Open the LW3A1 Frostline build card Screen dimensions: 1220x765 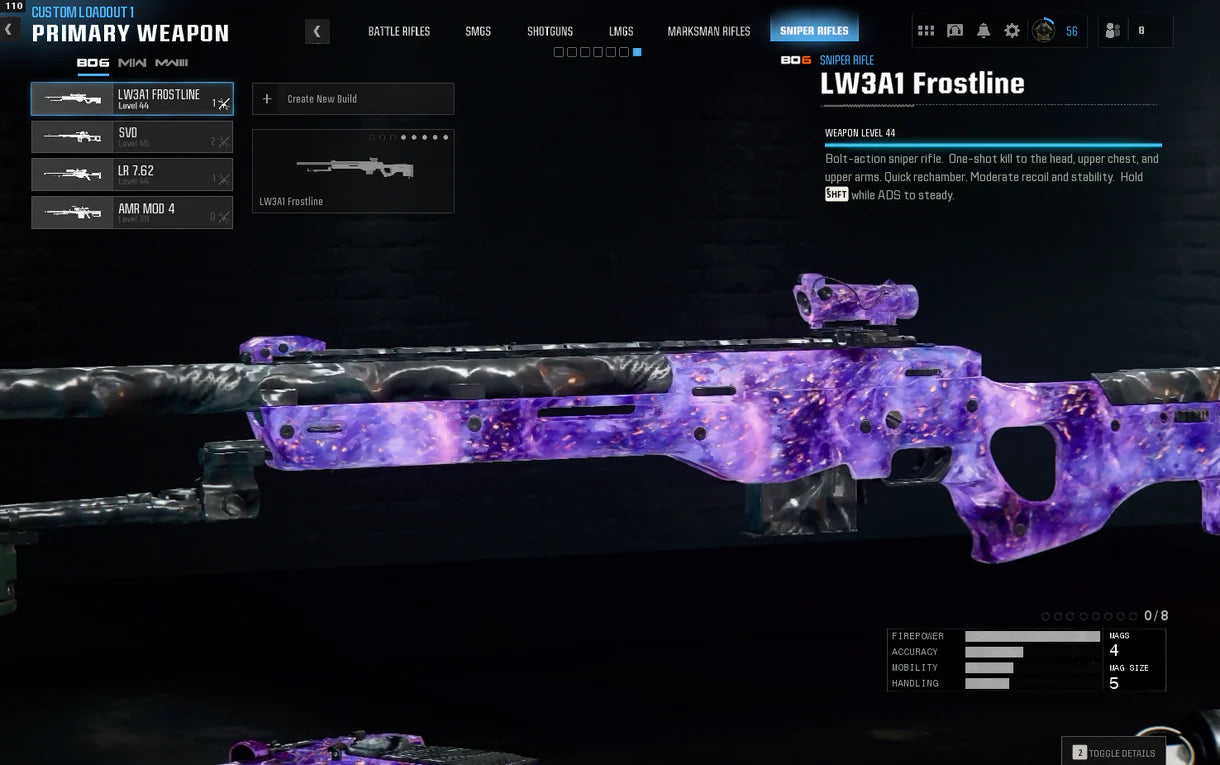353,171
